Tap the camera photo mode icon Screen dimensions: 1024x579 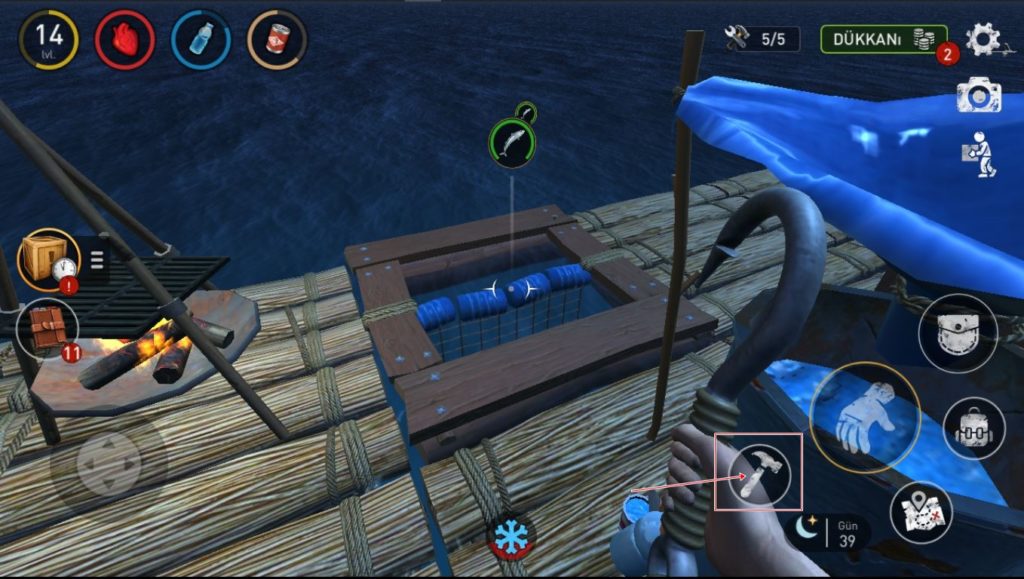[x=978, y=95]
